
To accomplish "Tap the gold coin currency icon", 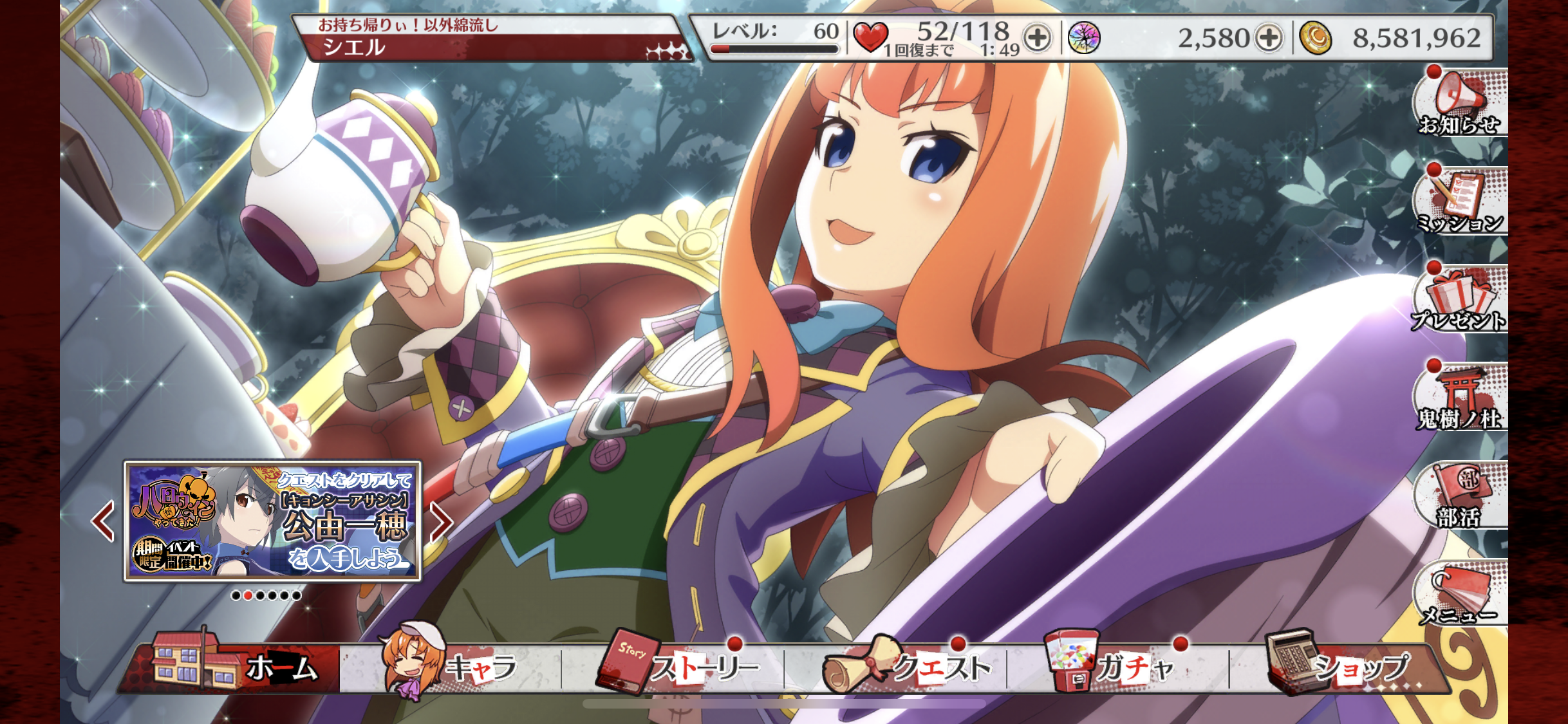I will [1316, 38].
